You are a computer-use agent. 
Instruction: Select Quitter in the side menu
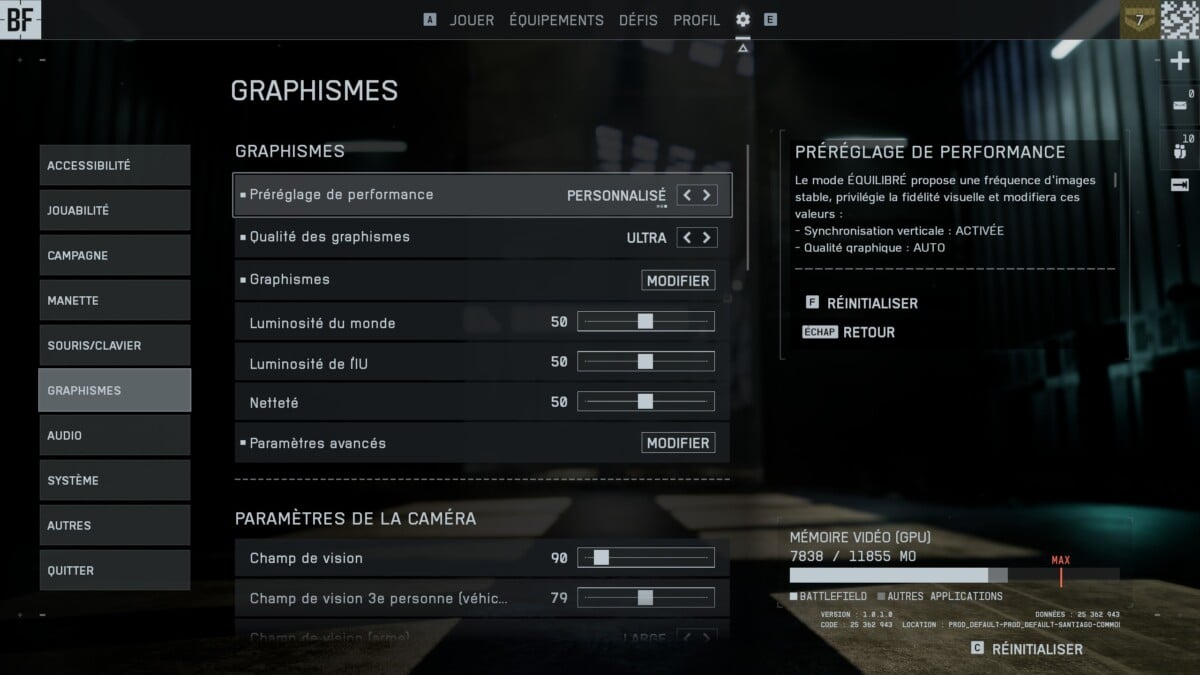click(x=114, y=571)
